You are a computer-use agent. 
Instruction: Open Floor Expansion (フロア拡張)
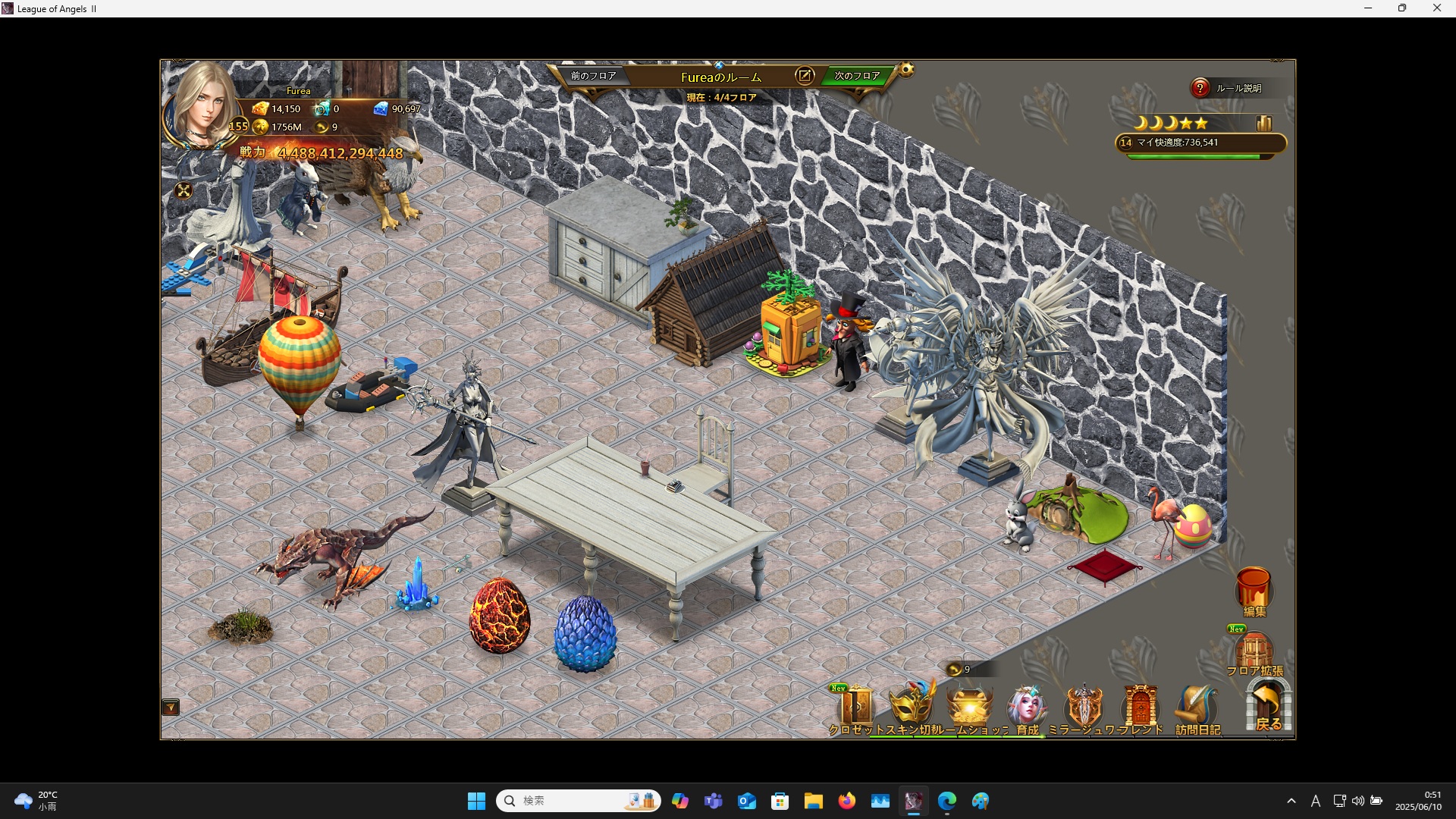pyautogui.click(x=1254, y=652)
